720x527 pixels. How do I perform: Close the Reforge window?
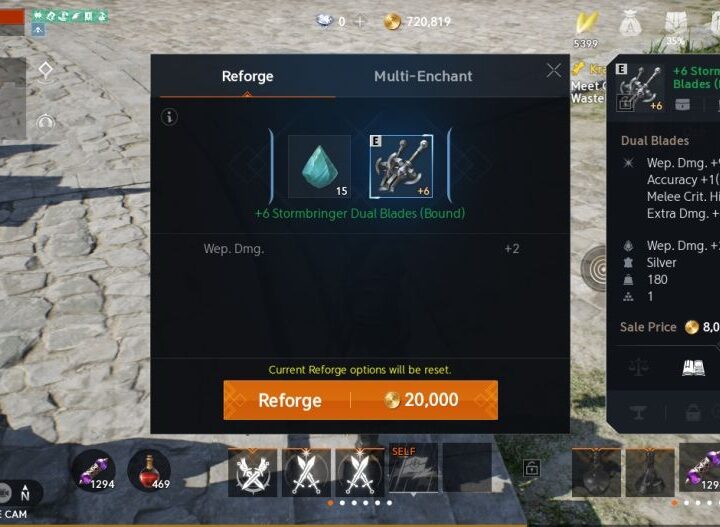(554, 70)
